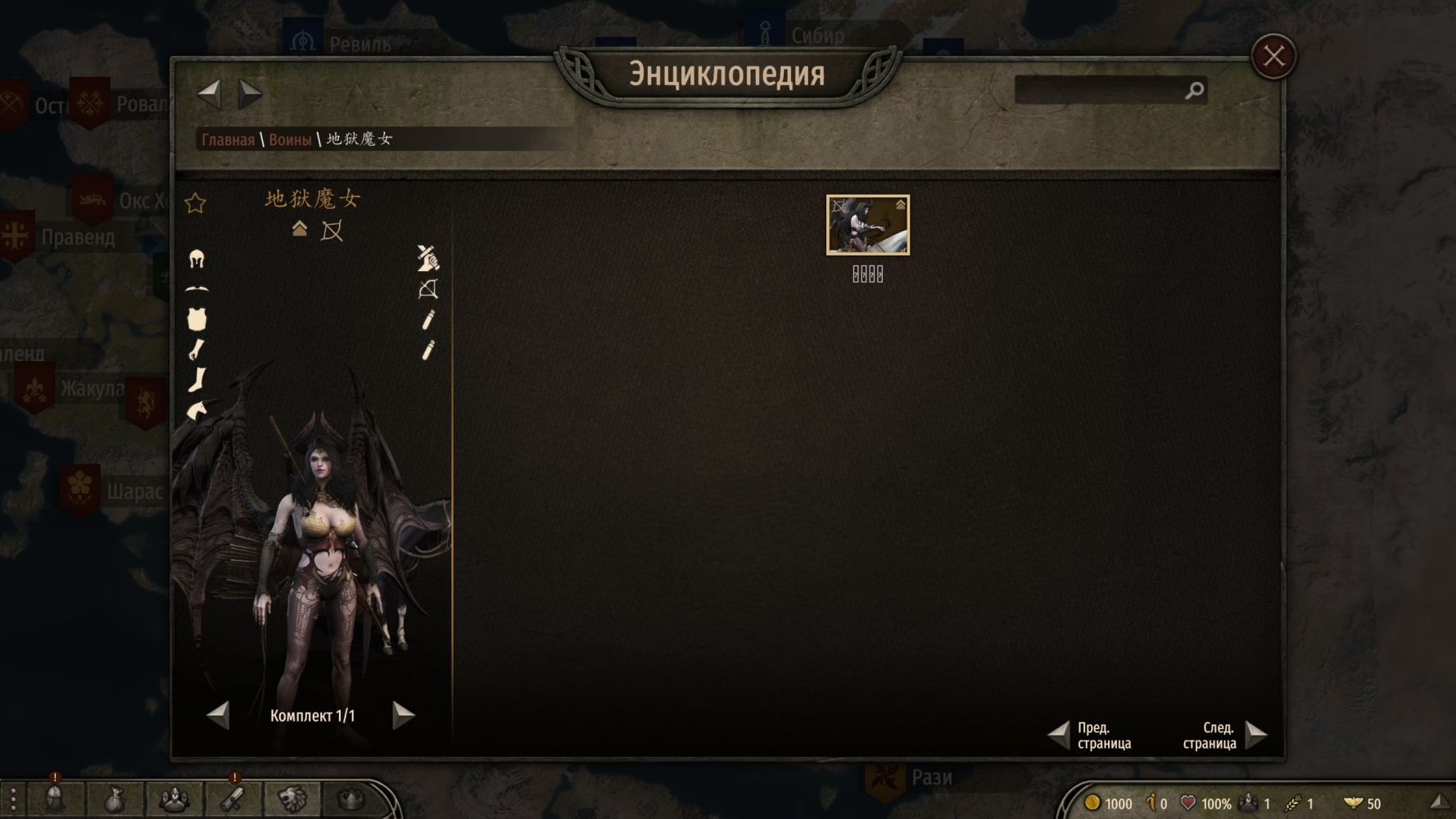Select the gloves equipment icon
The height and width of the screenshot is (819, 1456).
click(197, 350)
